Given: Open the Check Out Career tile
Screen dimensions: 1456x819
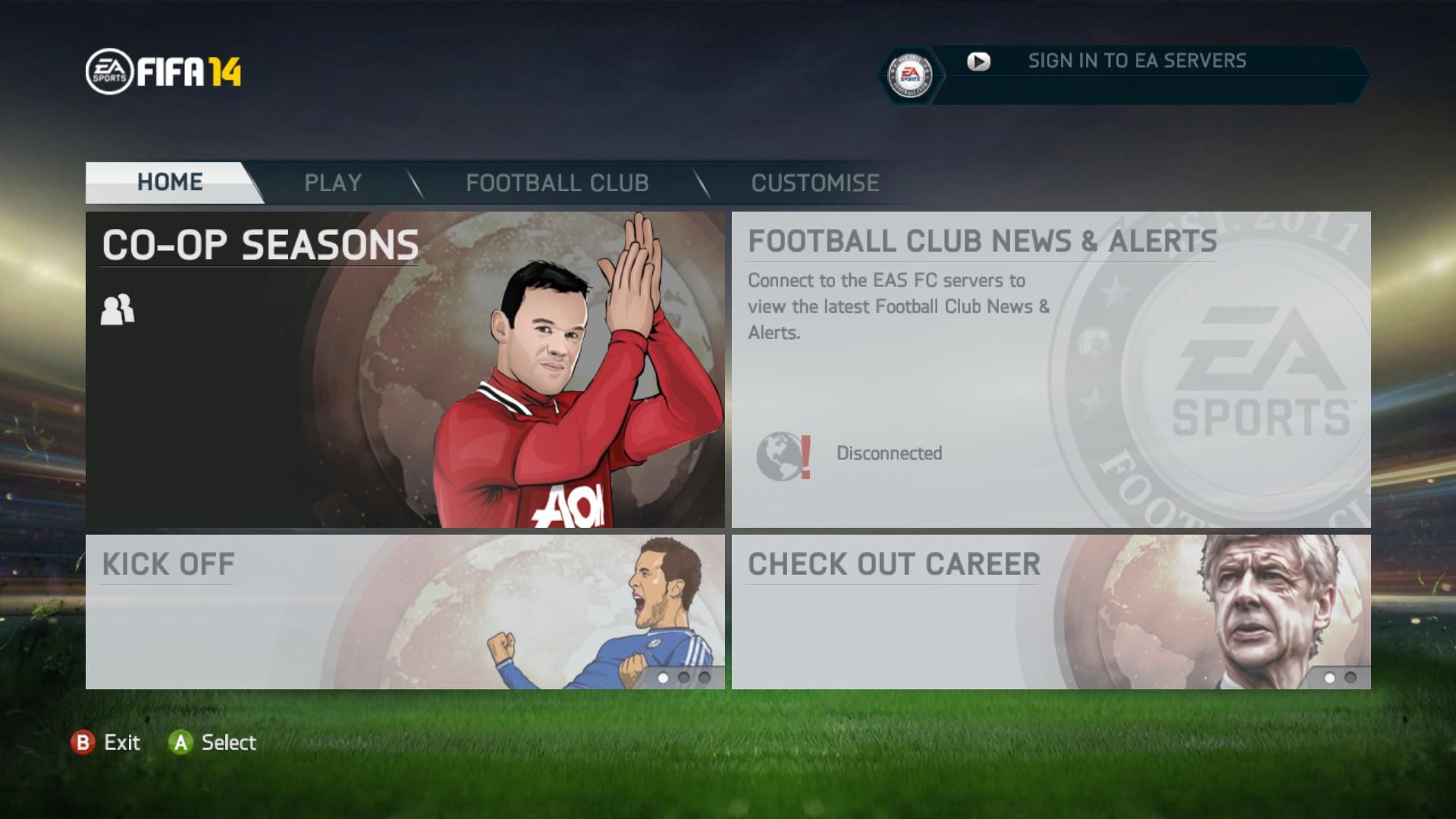Looking at the screenshot, I should point(1050,611).
